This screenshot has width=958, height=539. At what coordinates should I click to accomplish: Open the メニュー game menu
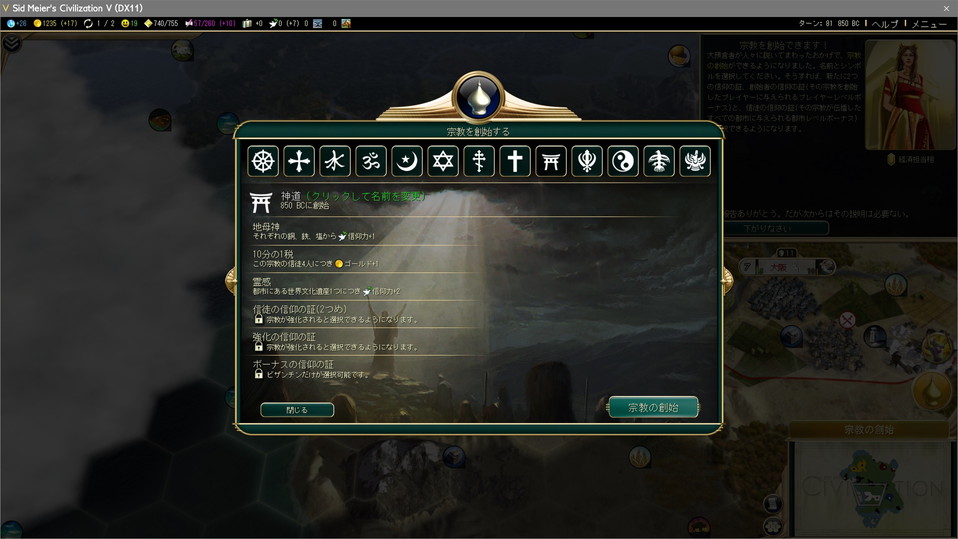point(928,23)
